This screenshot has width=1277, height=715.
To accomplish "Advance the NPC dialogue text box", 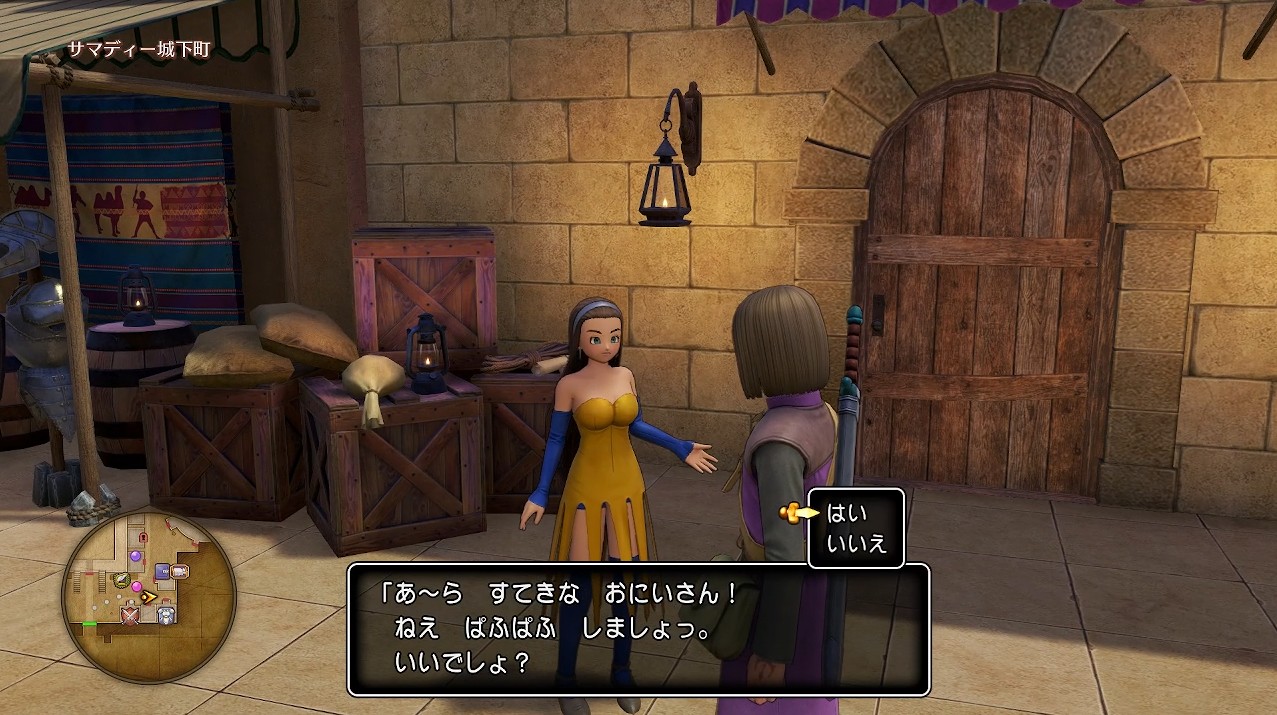I will [x=638, y=629].
